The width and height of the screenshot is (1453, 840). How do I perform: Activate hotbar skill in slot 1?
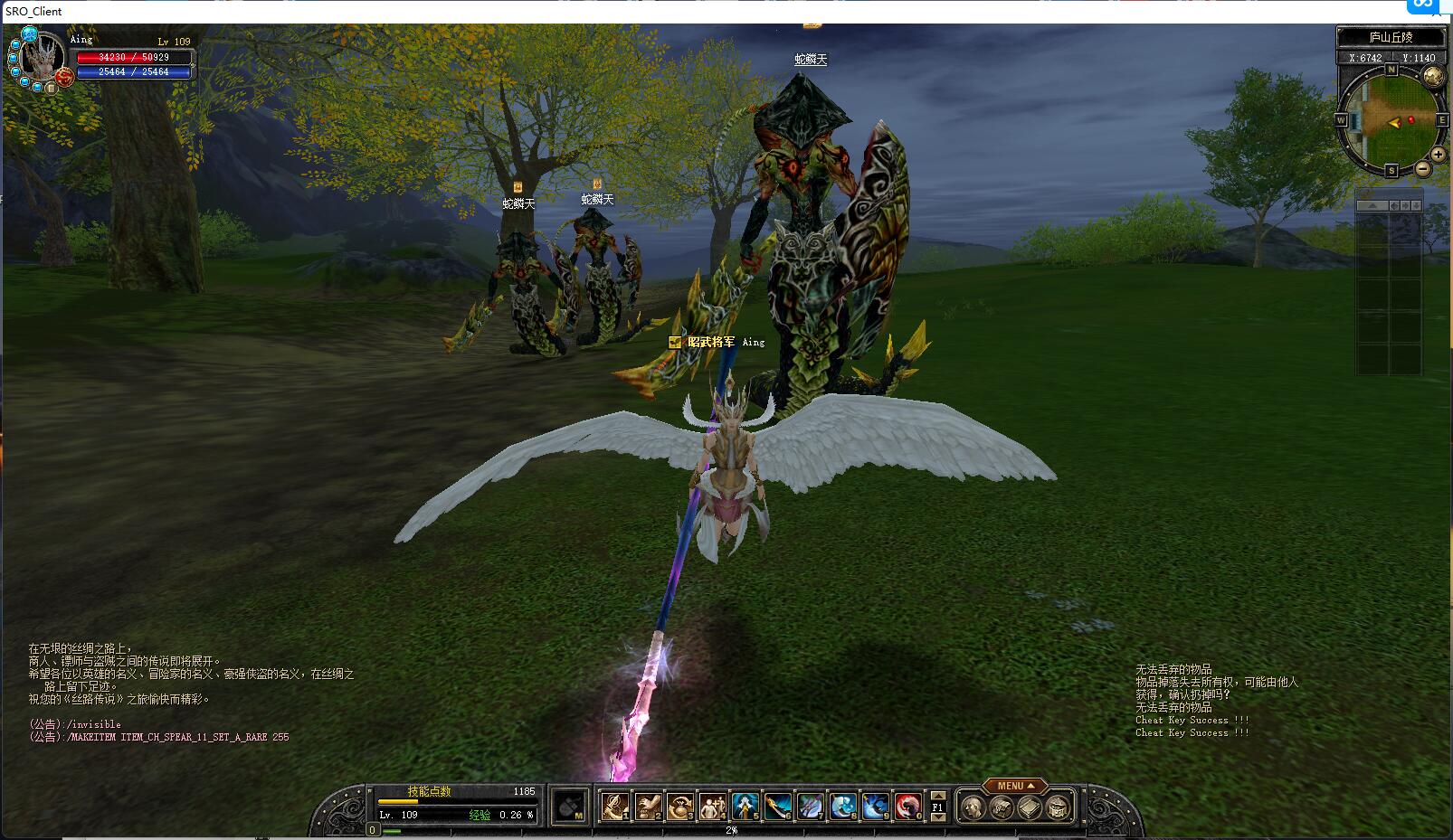615,806
